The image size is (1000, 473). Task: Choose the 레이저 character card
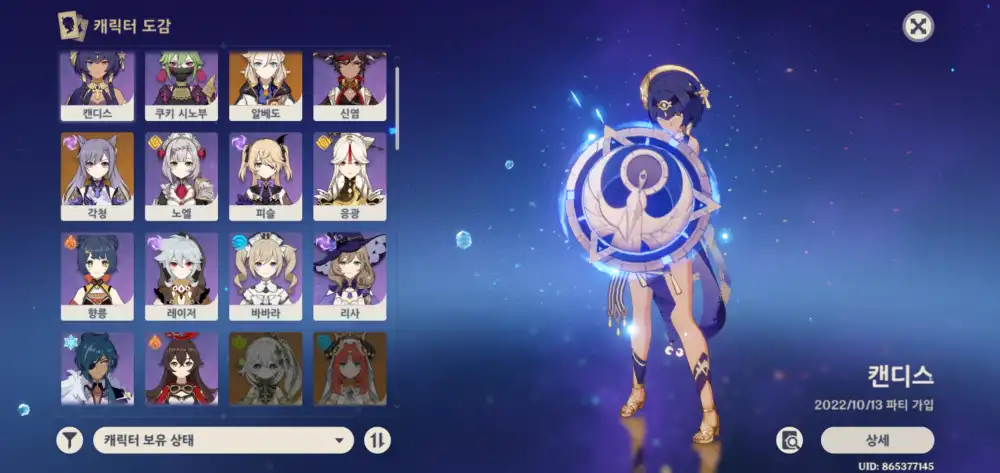[x=181, y=276]
